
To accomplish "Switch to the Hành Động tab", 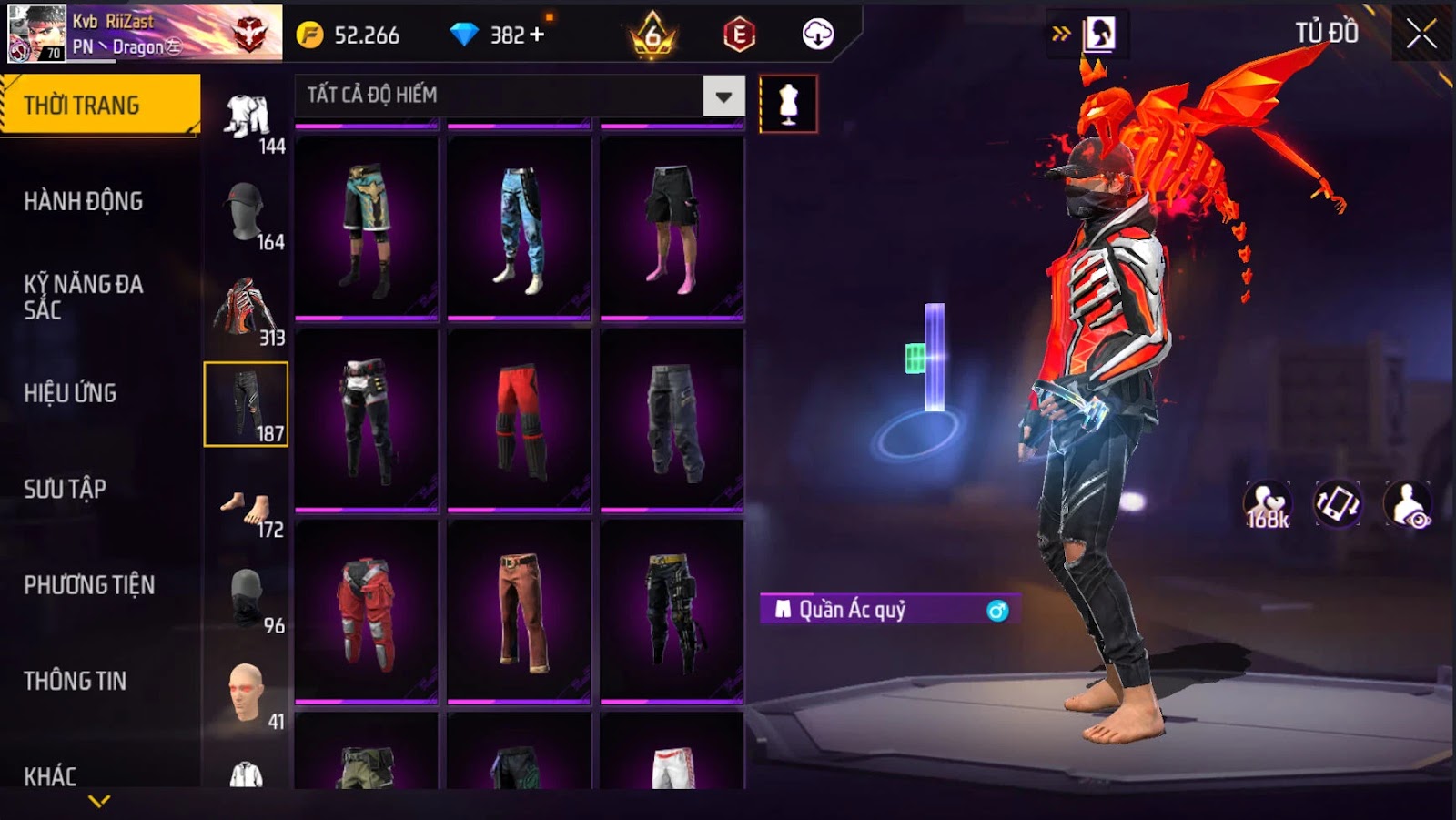I will [83, 201].
